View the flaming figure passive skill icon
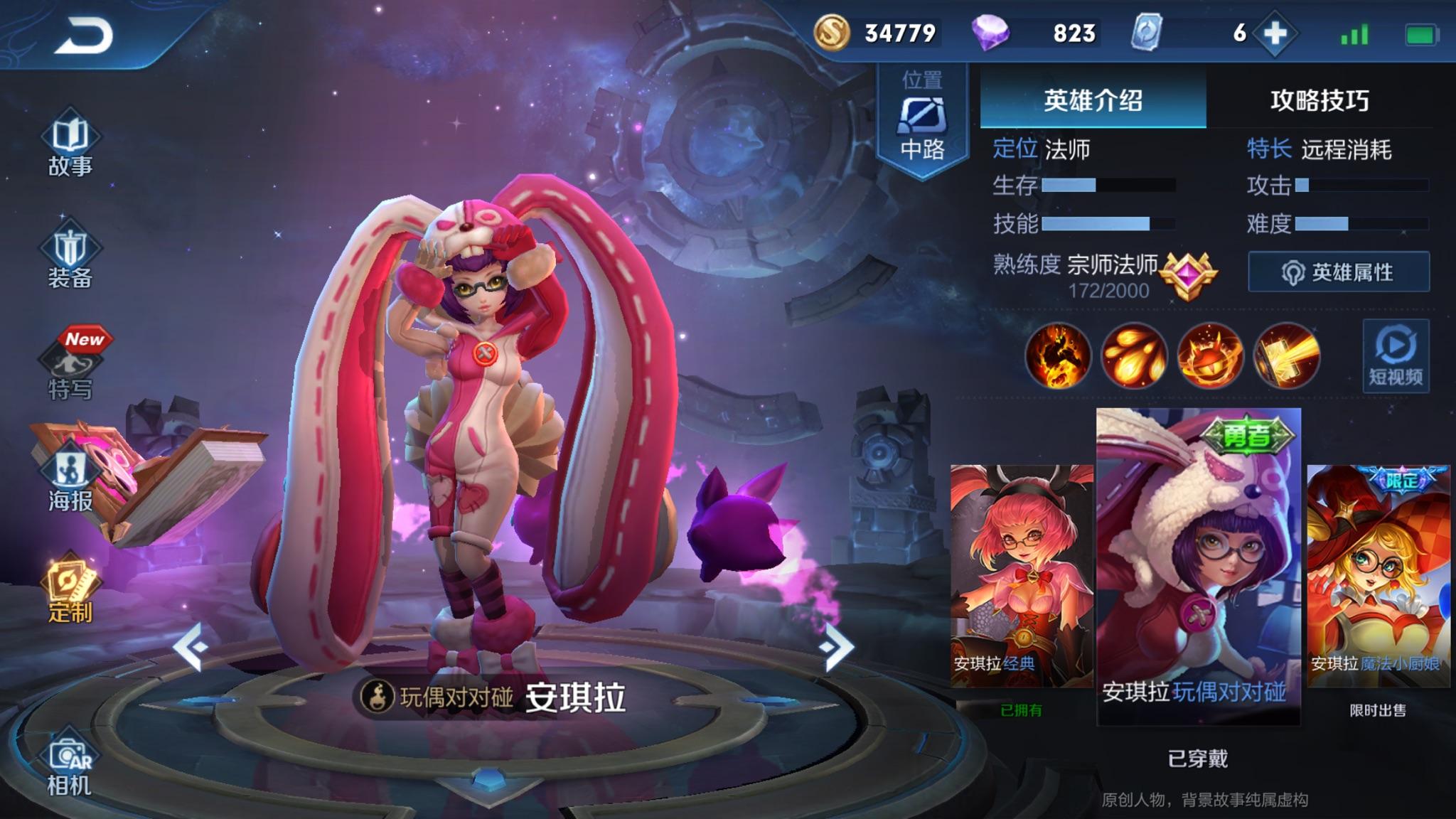1456x819 pixels. click(x=1058, y=355)
